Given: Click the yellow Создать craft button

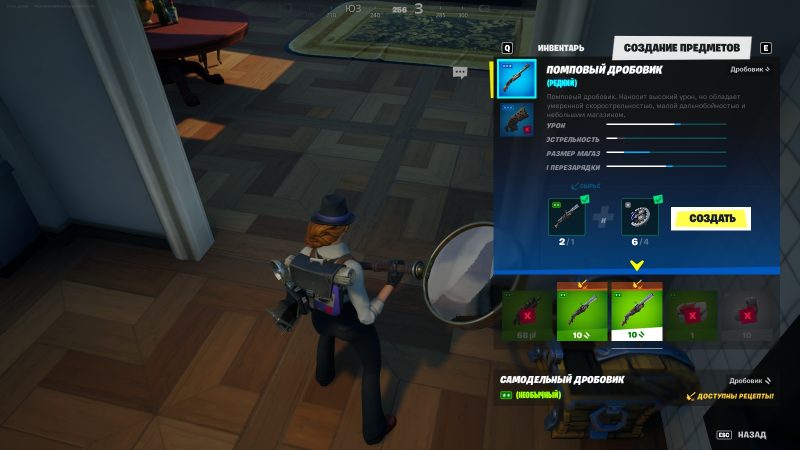Looking at the screenshot, I should point(710,218).
